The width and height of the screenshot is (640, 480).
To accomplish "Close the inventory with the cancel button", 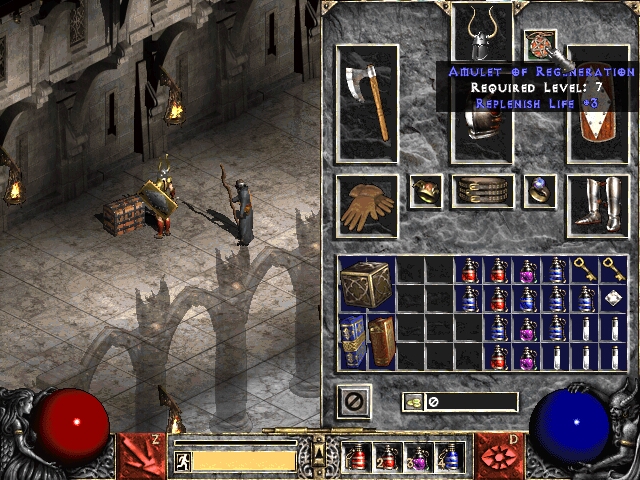I will [354, 402].
